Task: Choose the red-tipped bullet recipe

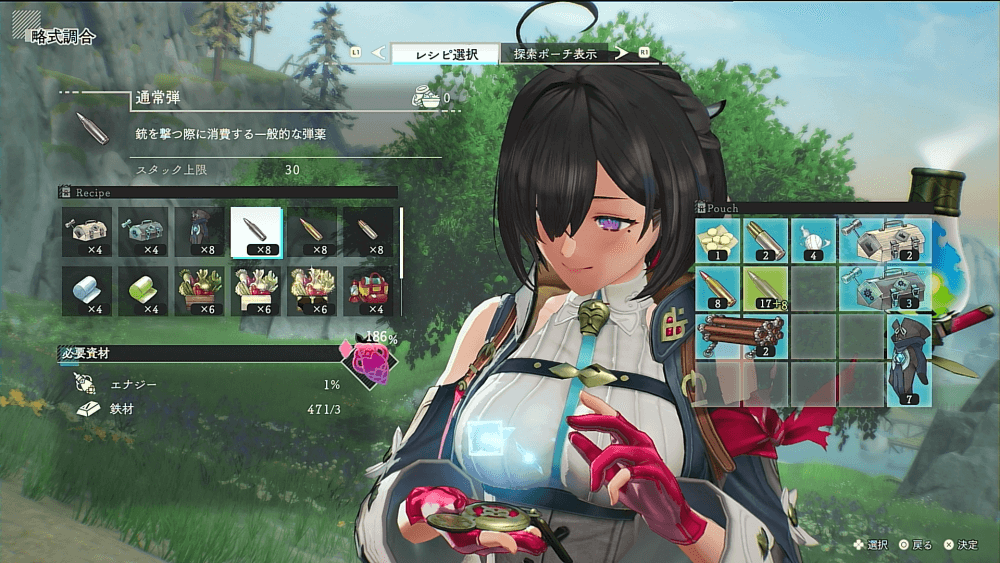Action: click(x=312, y=233)
